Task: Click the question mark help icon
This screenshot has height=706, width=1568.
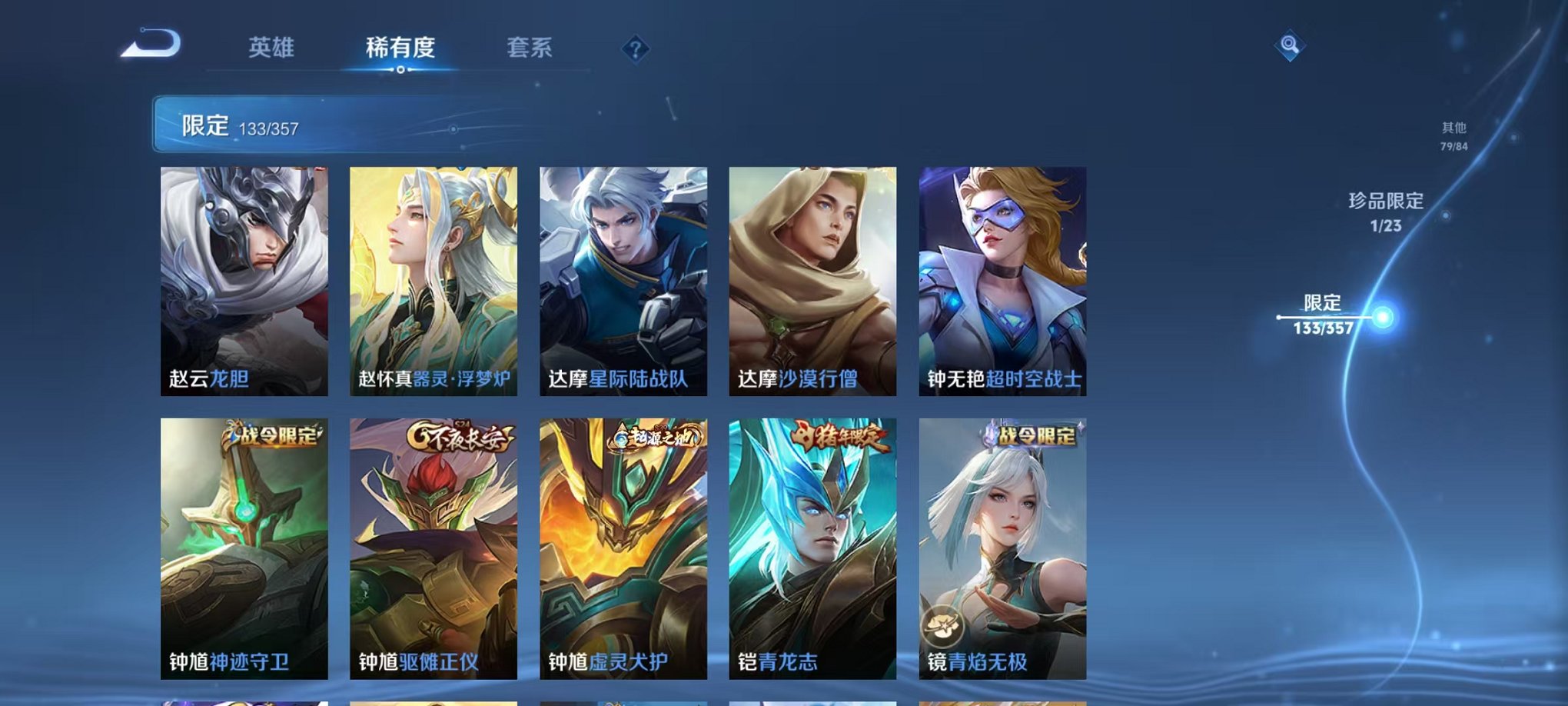Action: coord(633,49)
